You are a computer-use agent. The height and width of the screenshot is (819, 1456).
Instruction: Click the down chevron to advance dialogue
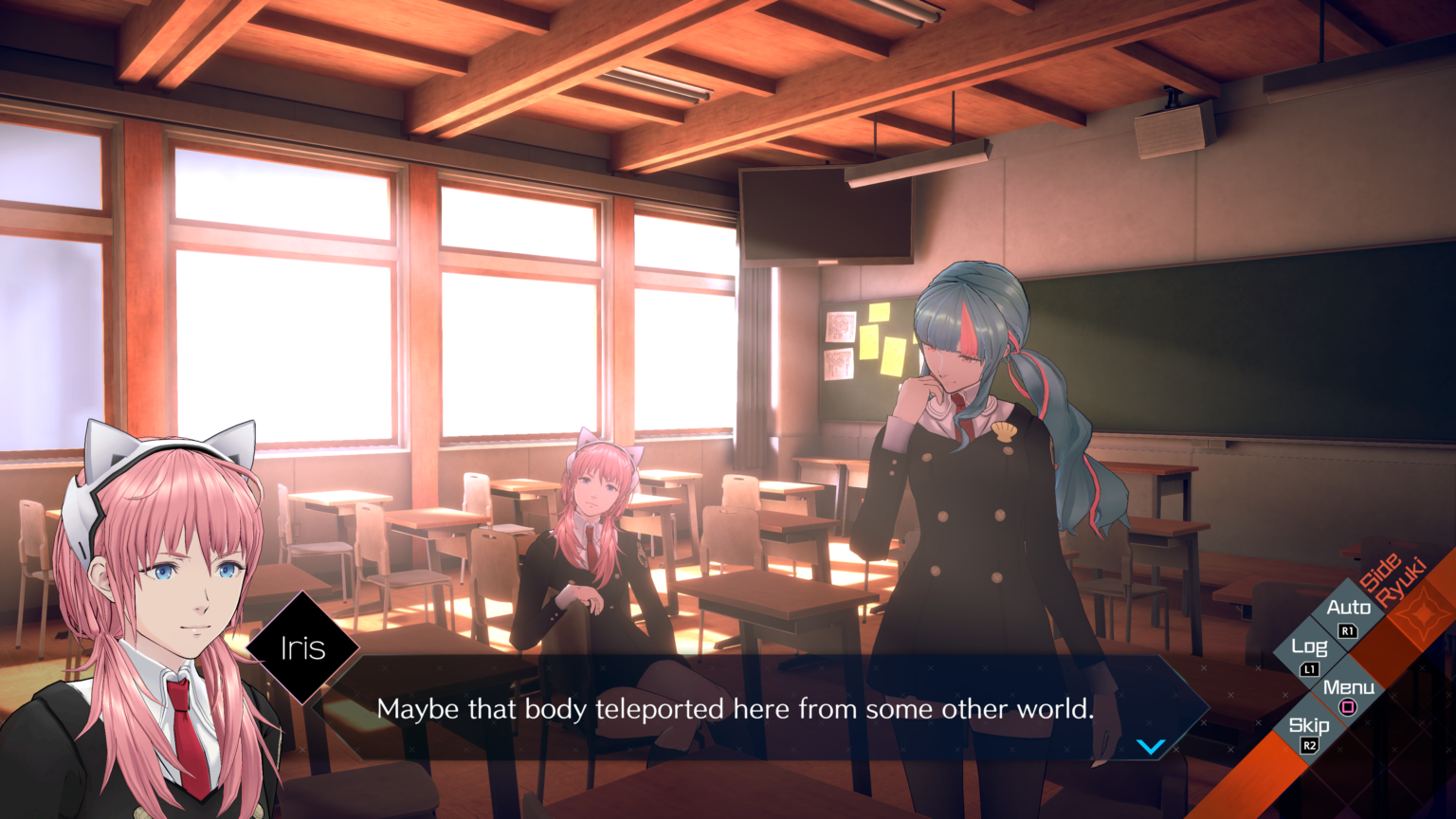tap(1152, 745)
